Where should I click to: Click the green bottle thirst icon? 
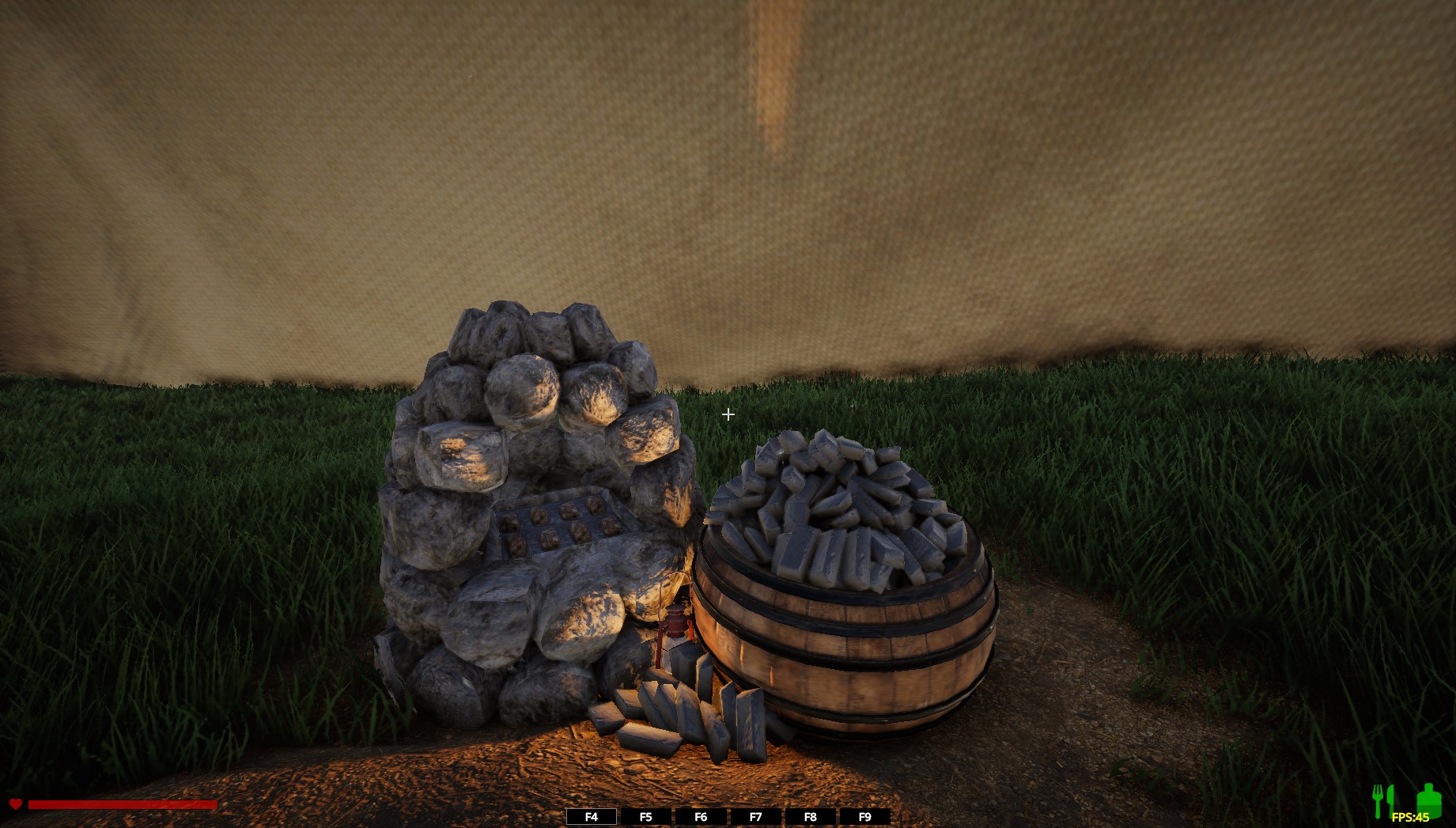point(1428,799)
